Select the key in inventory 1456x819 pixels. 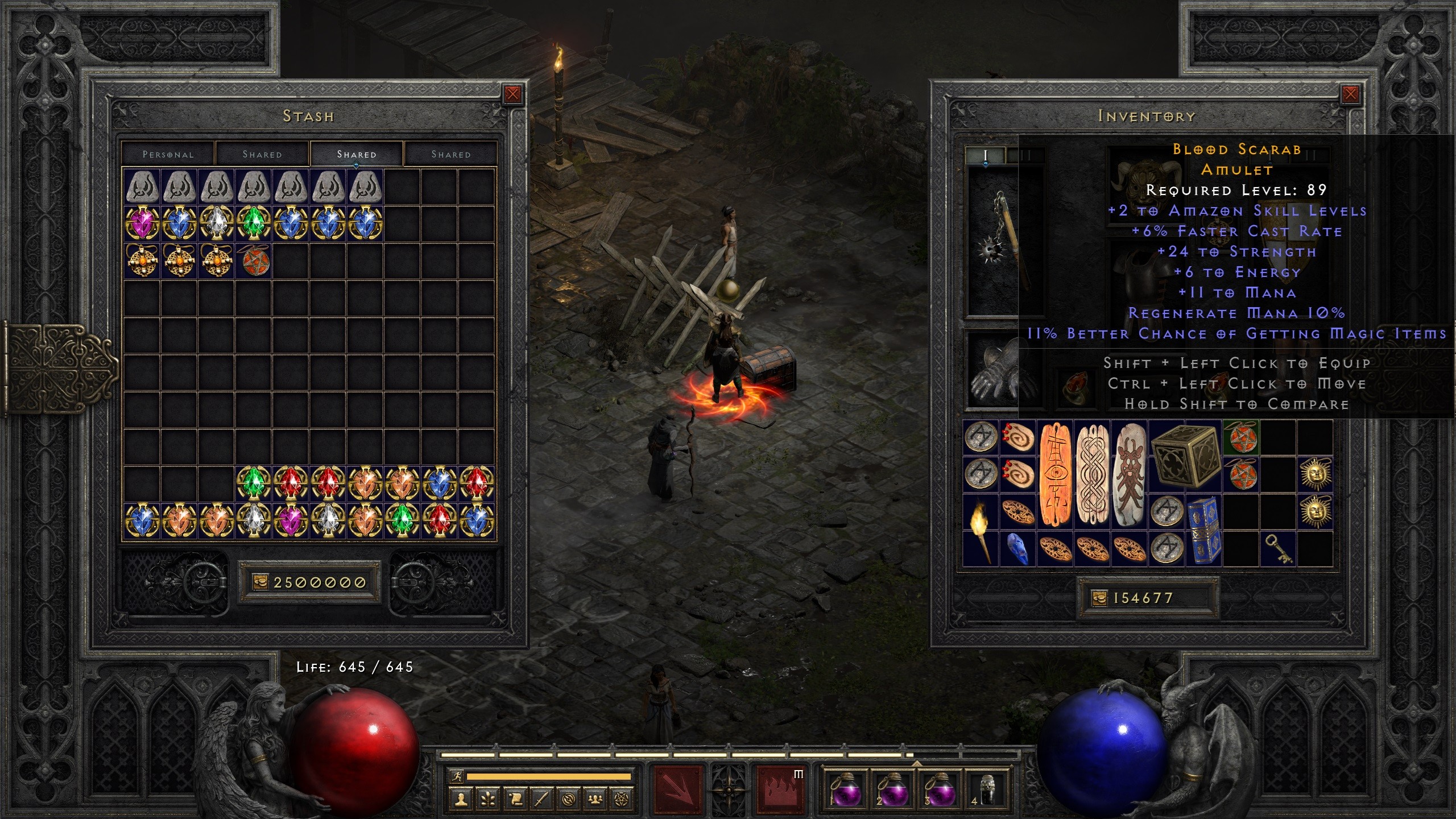1278,549
